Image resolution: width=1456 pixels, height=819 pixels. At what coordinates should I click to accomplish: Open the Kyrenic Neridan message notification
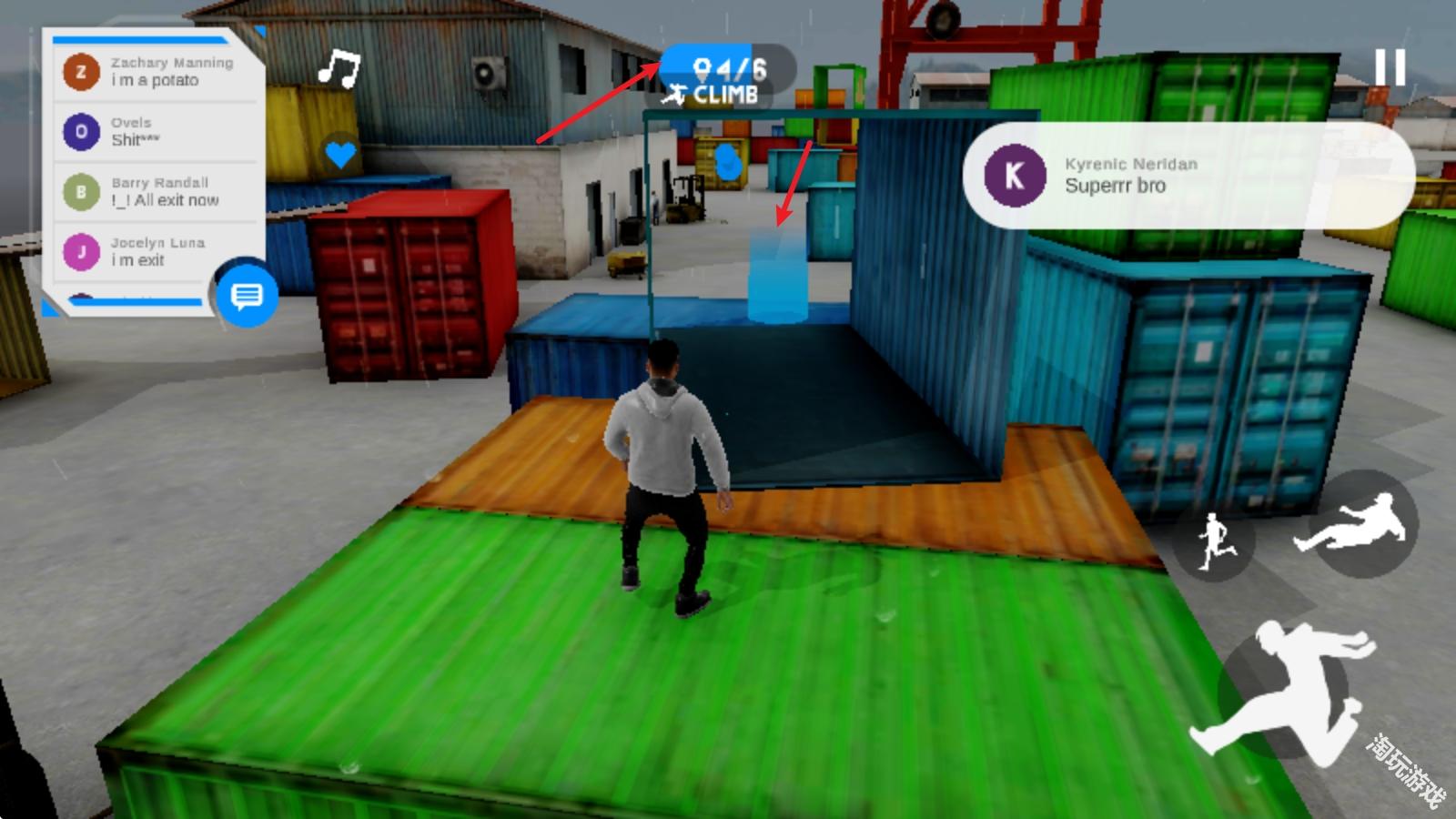pyautogui.click(x=1188, y=176)
